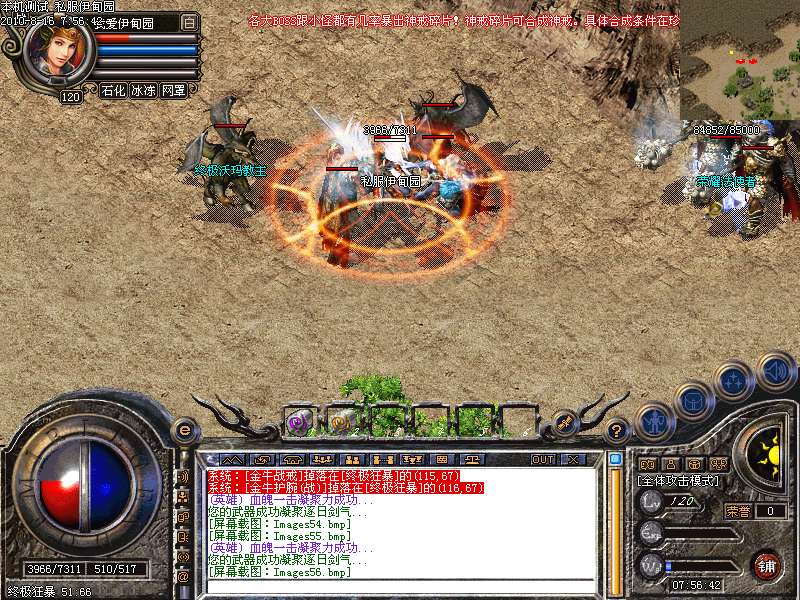Image resolution: width=800 pixels, height=600 pixels.
Task: Open the character equipment round button
Action: (654, 420)
